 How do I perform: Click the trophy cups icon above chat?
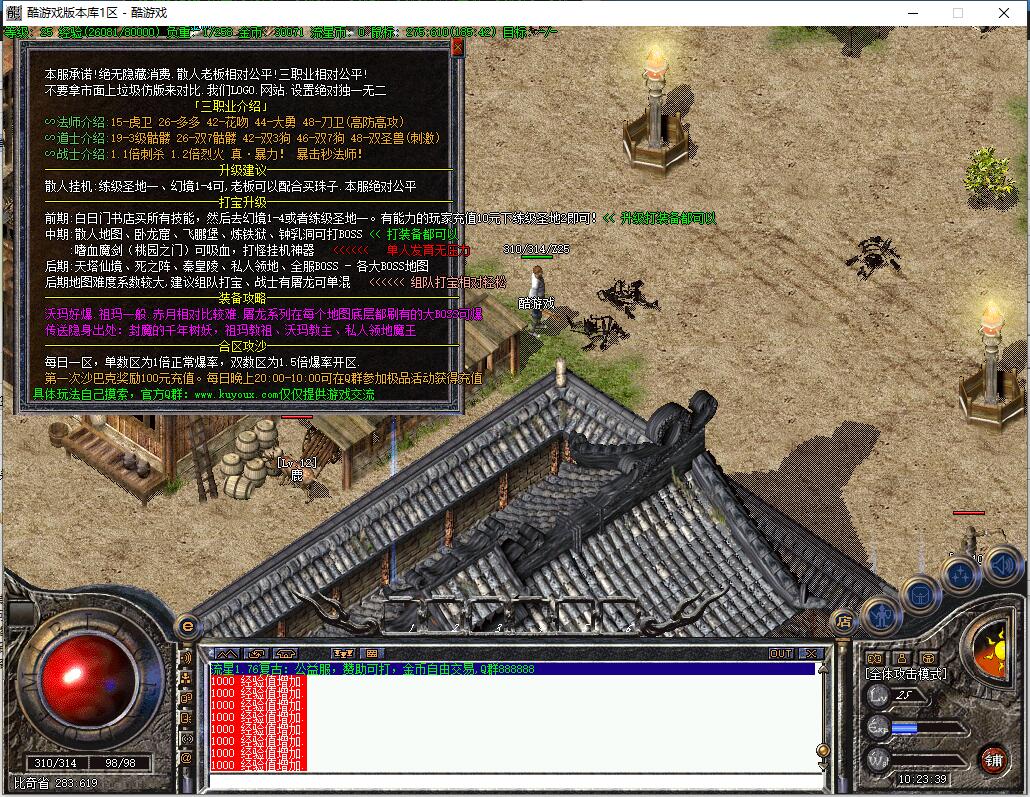(342, 654)
